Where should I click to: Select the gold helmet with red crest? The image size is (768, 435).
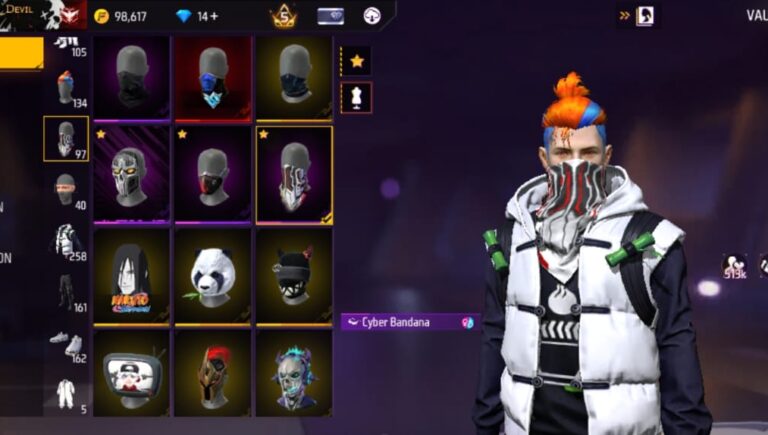point(213,372)
